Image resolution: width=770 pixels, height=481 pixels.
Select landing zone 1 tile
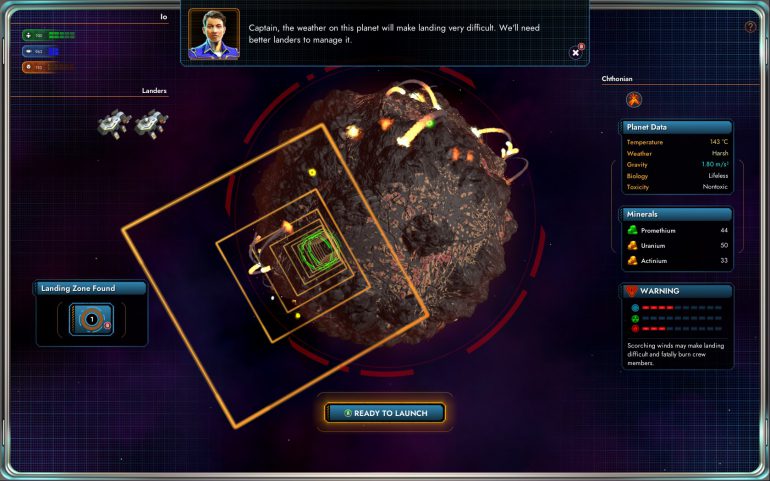91,319
